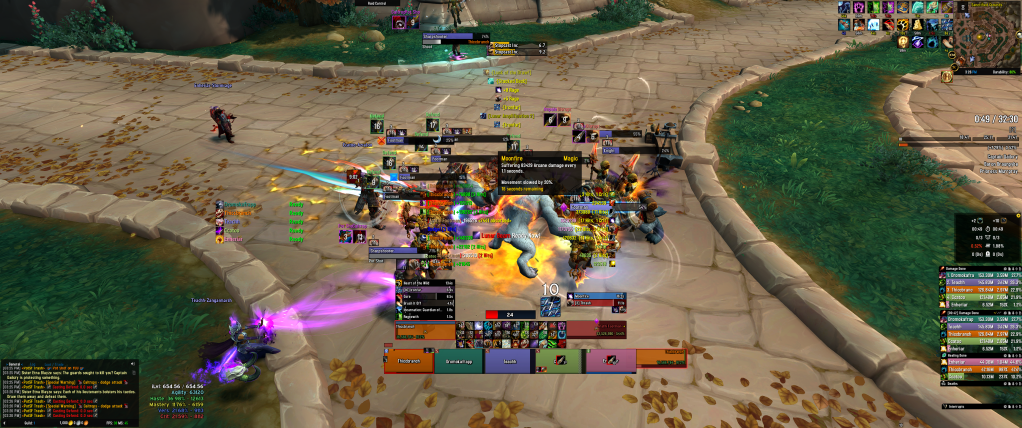
Task: Click the purple Issahh party frame
Action: [x=509, y=361]
